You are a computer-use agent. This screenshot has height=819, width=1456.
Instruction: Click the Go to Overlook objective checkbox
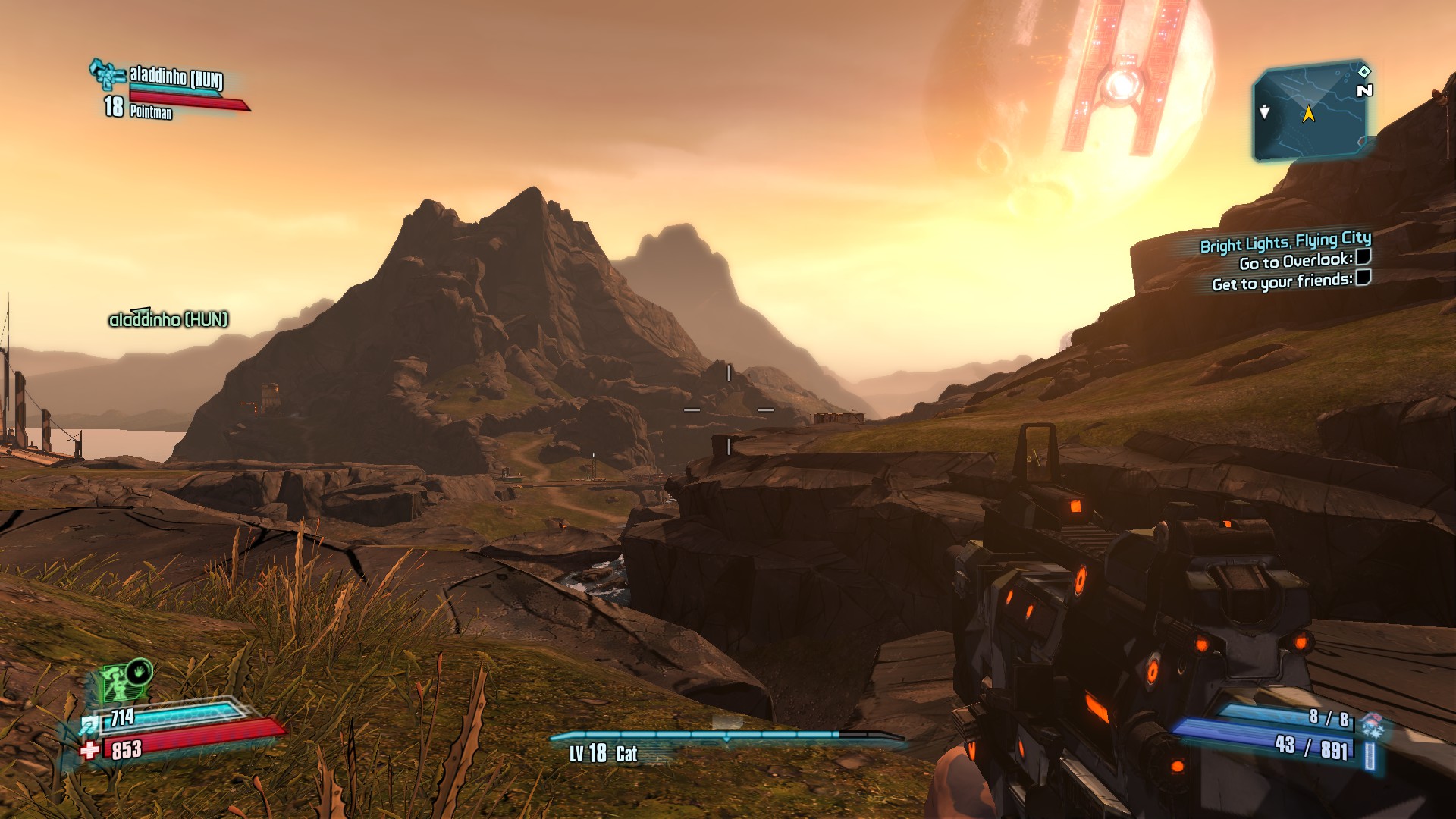[1363, 257]
